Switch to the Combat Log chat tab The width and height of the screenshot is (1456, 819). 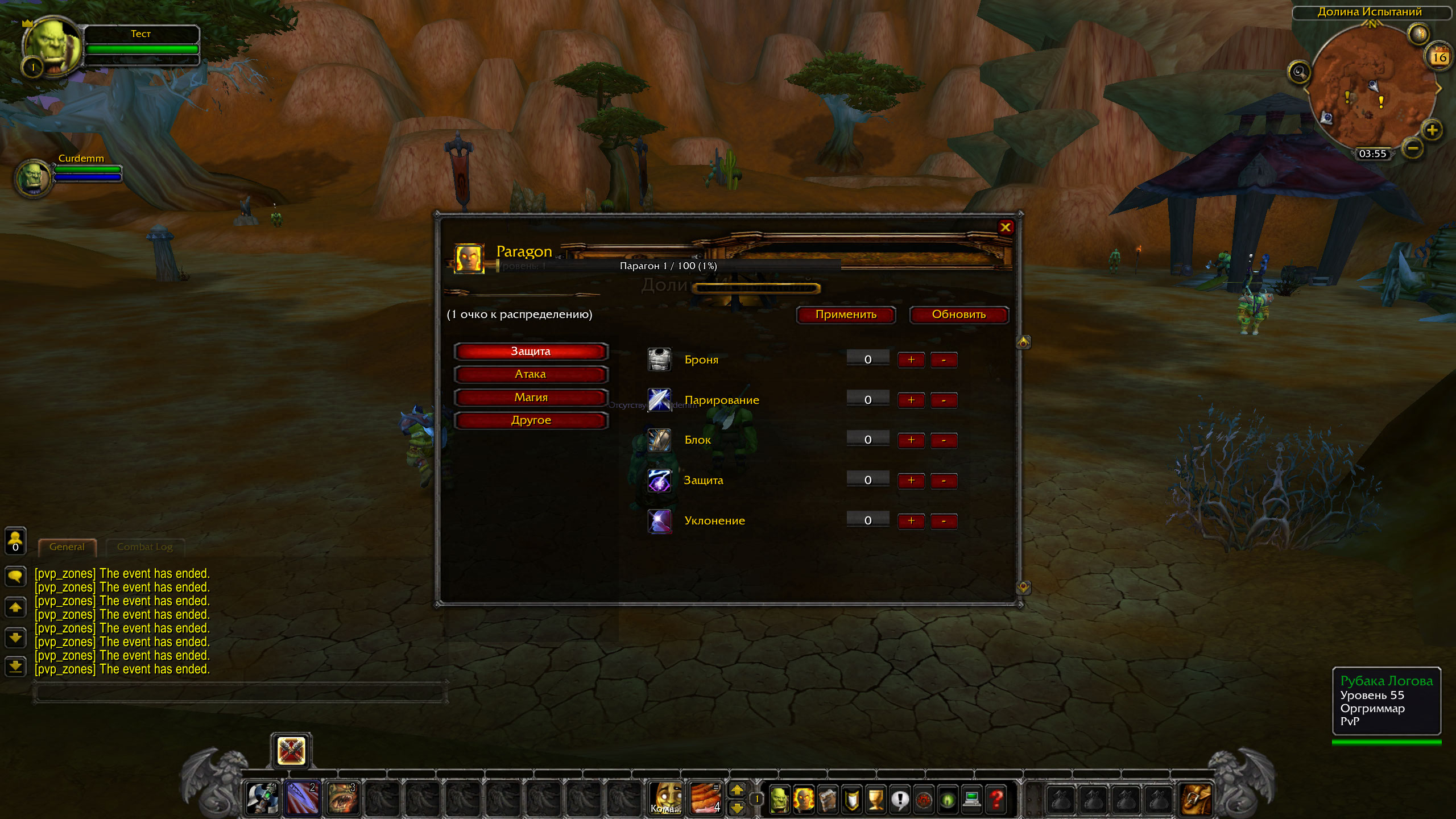point(144,547)
